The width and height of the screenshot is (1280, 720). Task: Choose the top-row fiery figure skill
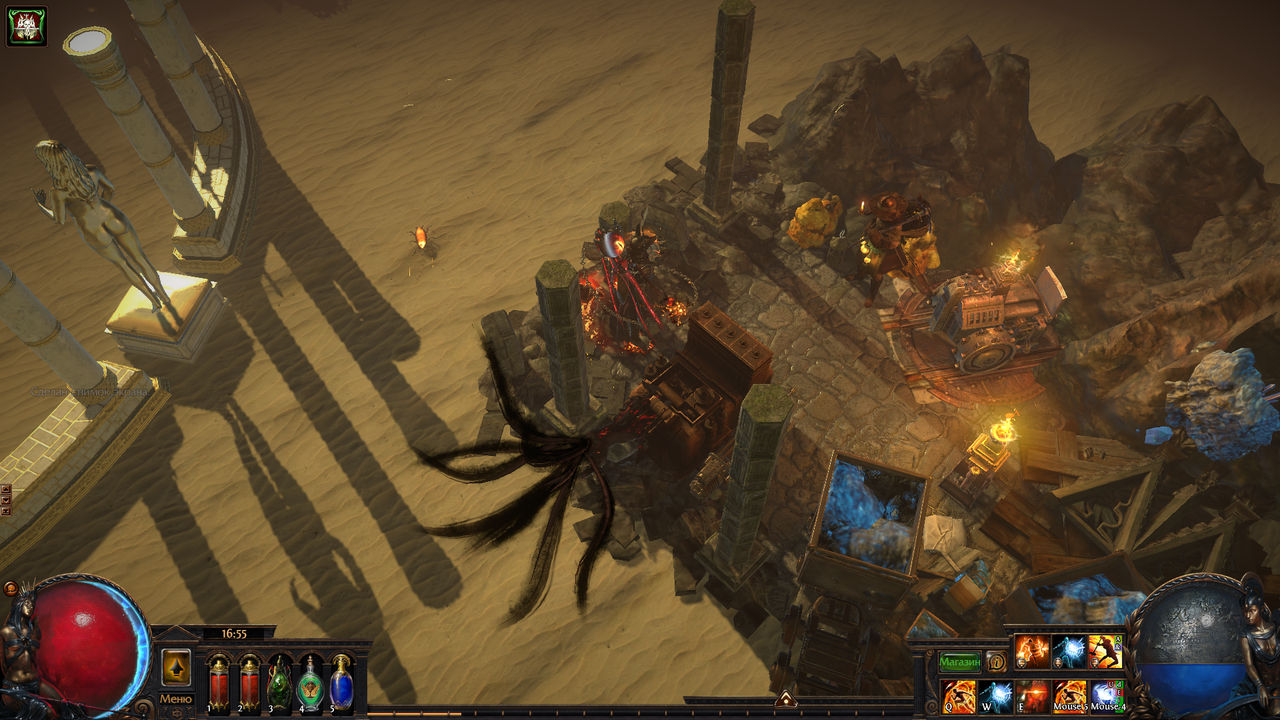click(x=1033, y=652)
